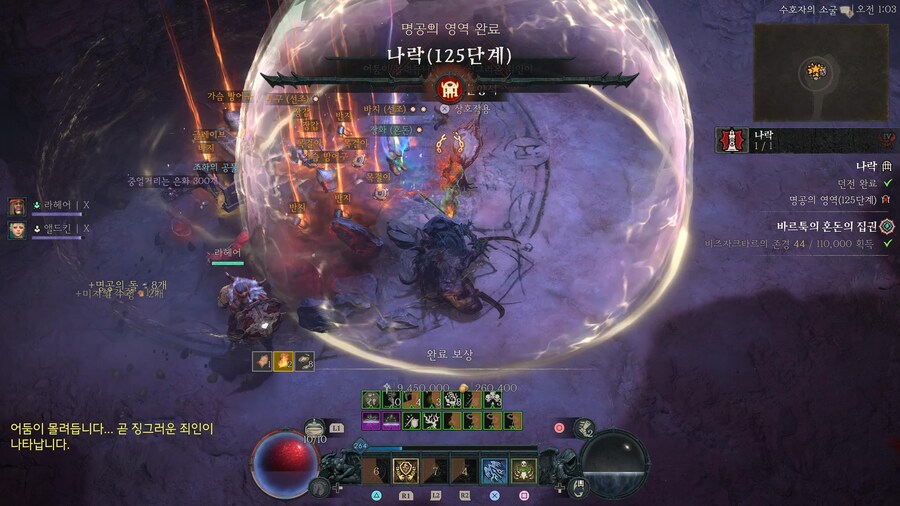Screen dimensions: 900x506
Task: Select party member 앨드킨's portrait
Action: coord(17,229)
